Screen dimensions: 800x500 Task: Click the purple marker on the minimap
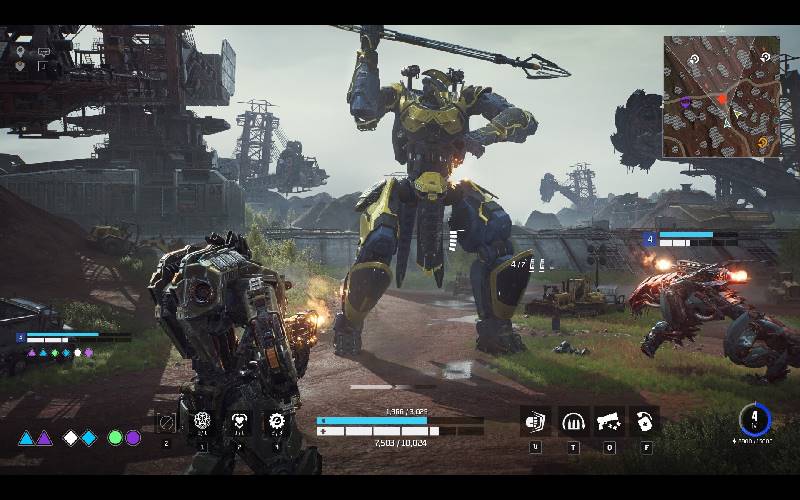685,102
